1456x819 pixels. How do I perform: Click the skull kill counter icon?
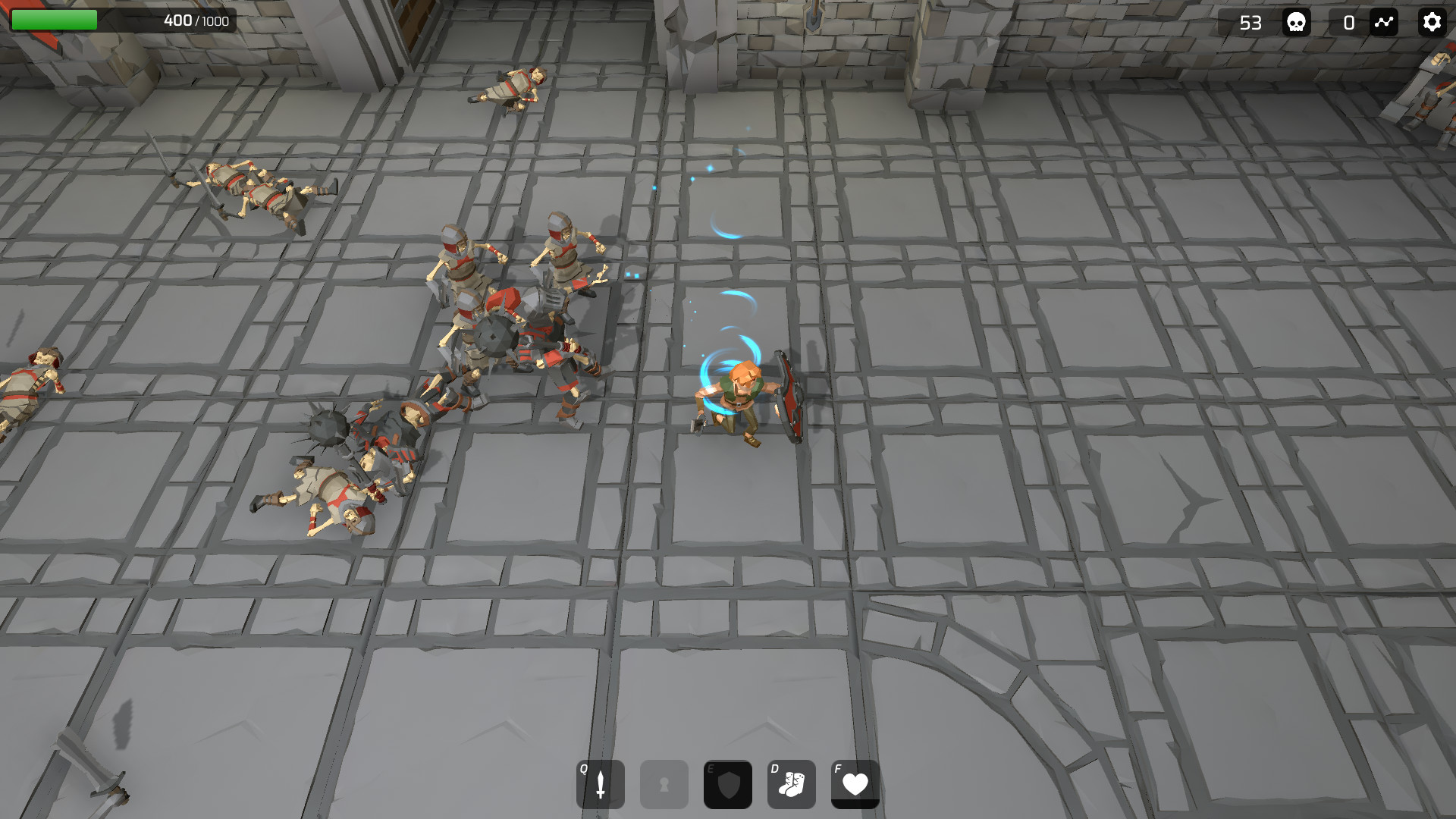click(1296, 23)
